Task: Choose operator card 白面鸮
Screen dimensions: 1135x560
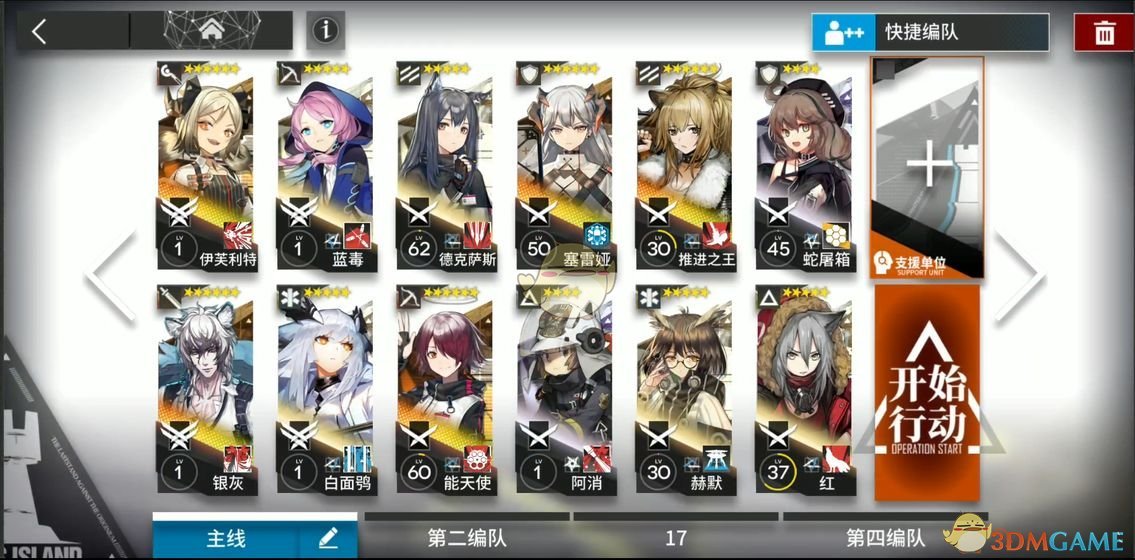Action: [x=325, y=390]
